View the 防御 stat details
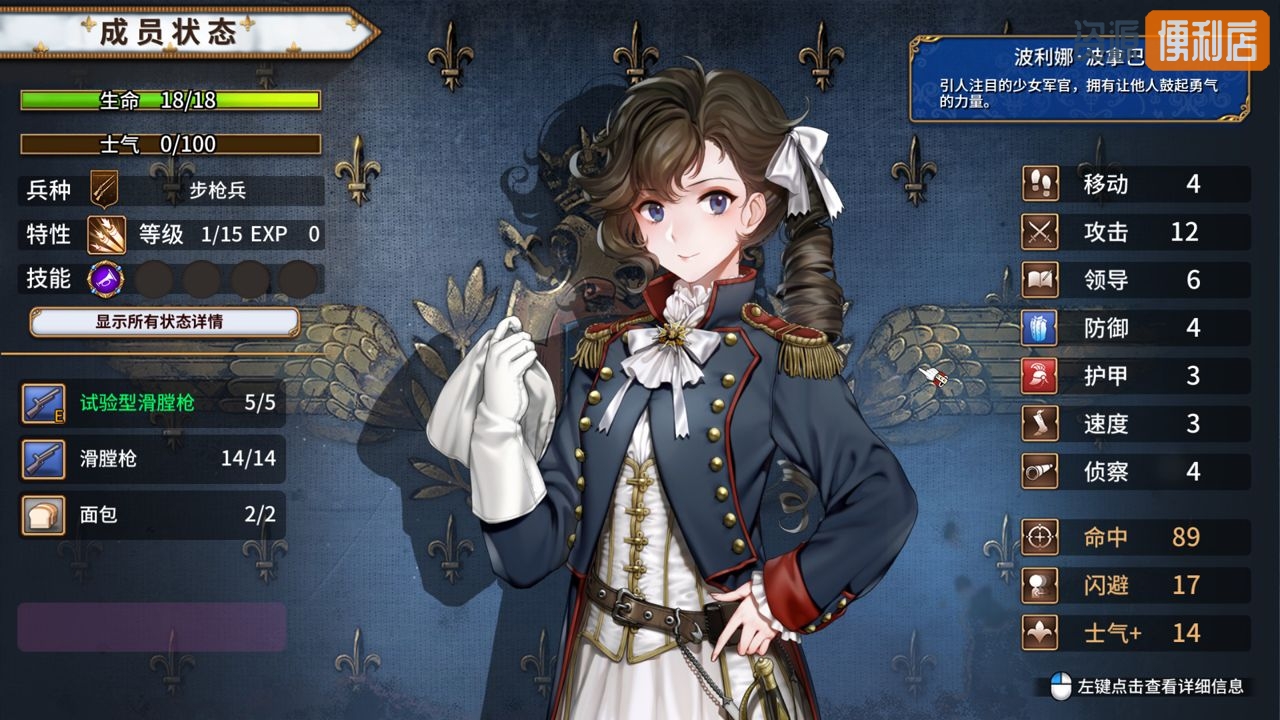This screenshot has height=720, width=1280. coord(1135,328)
